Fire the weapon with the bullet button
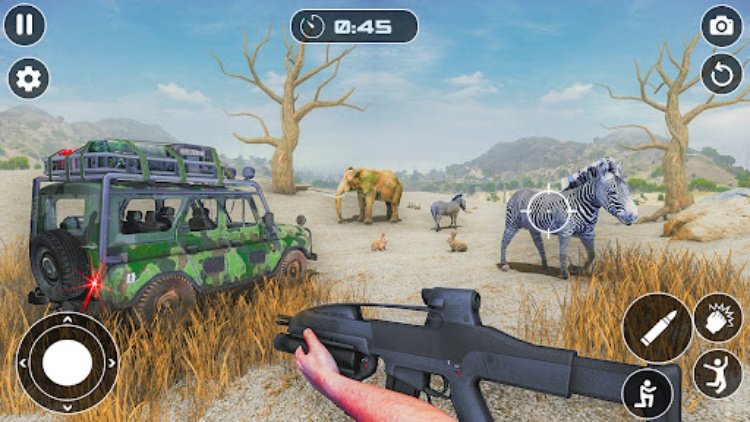750x422 pixels. pyautogui.click(x=657, y=328)
